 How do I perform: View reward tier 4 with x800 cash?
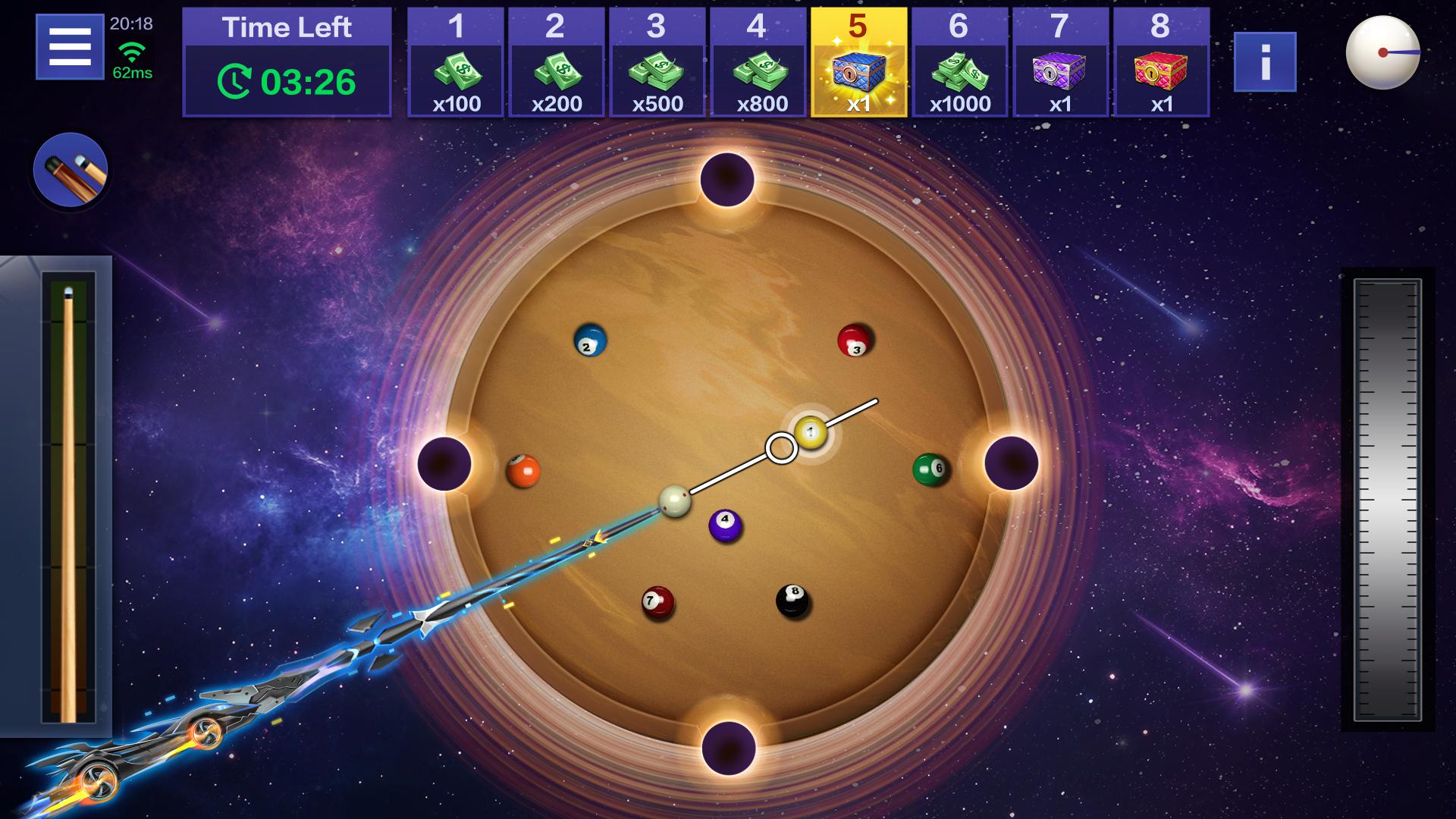[758, 62]
